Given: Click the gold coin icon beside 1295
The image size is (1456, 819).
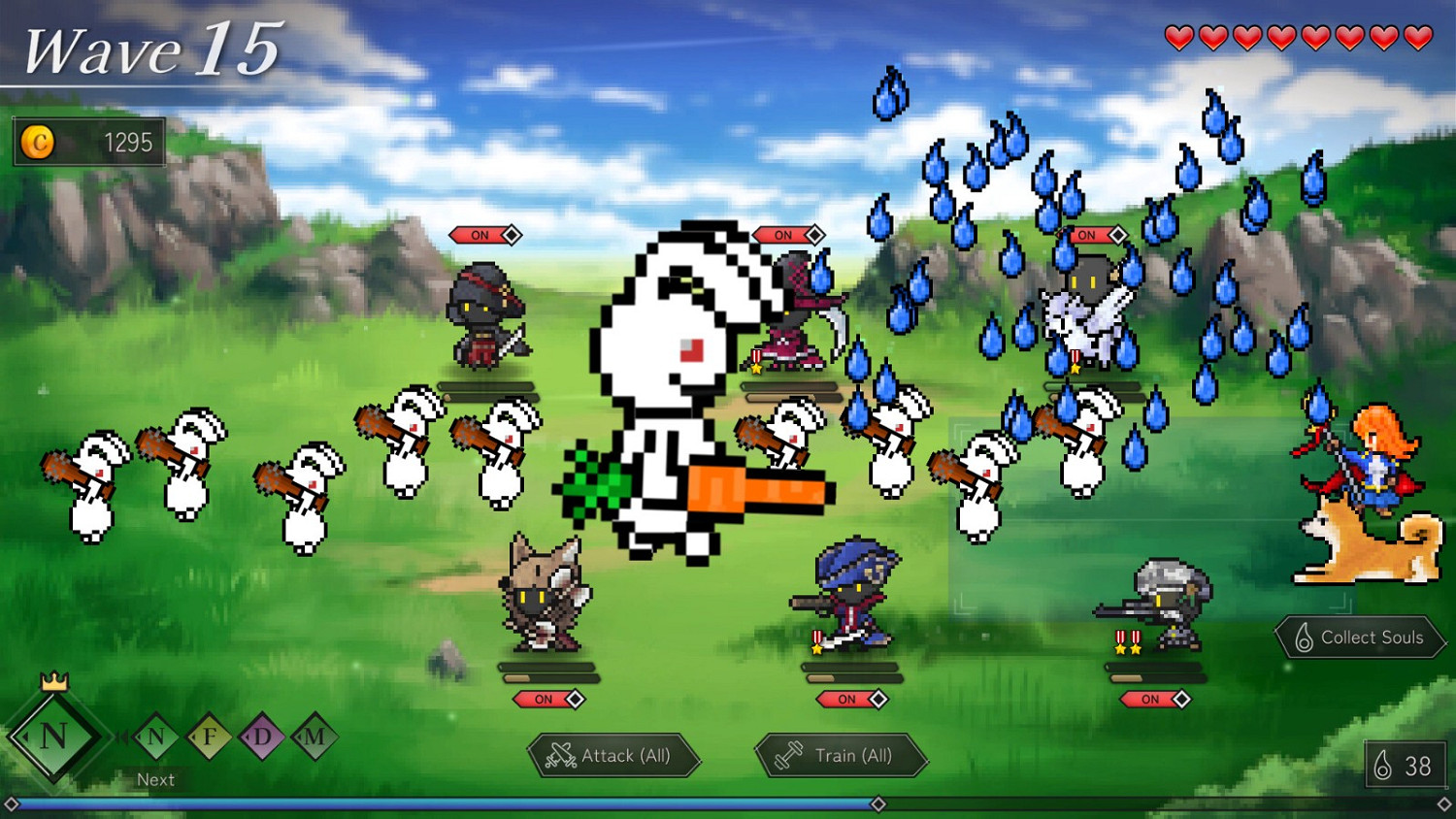Looking at the screenshot, I should (x=39, y=143).
